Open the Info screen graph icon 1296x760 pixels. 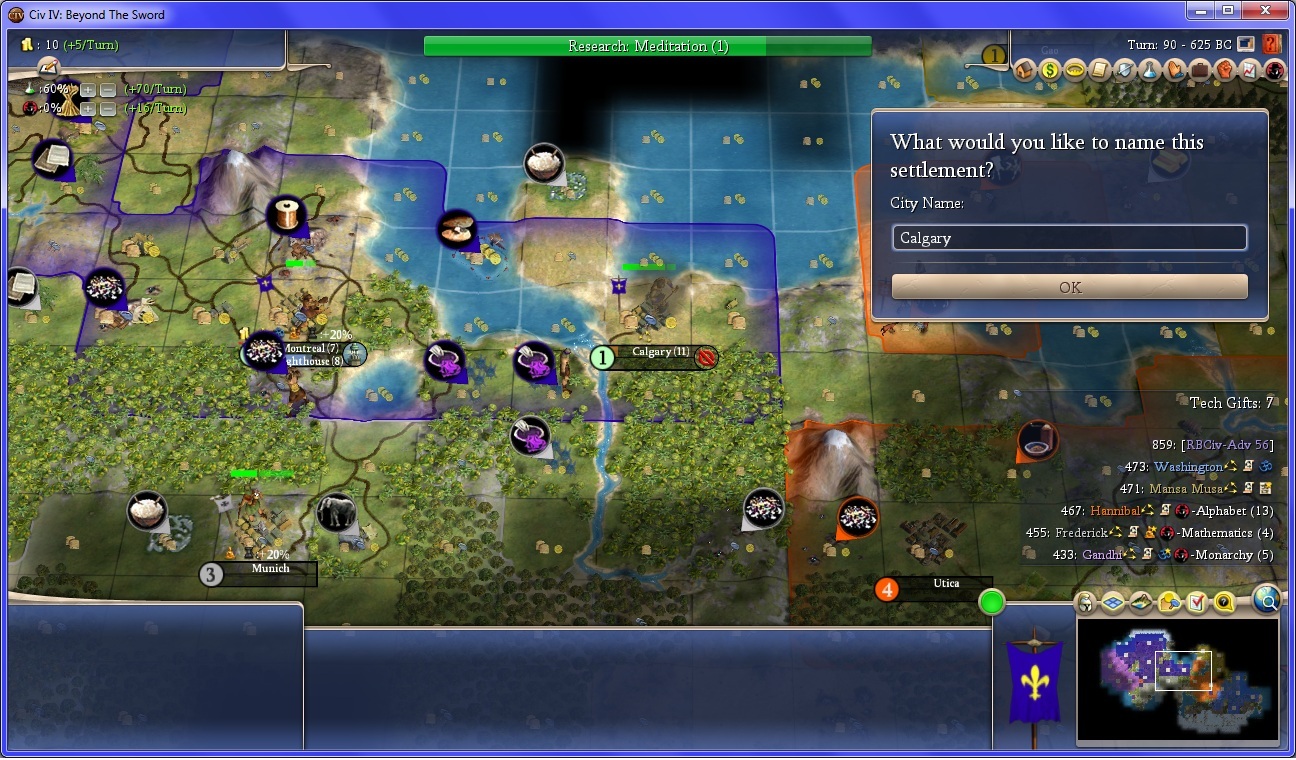click(x=1249, y=71)
